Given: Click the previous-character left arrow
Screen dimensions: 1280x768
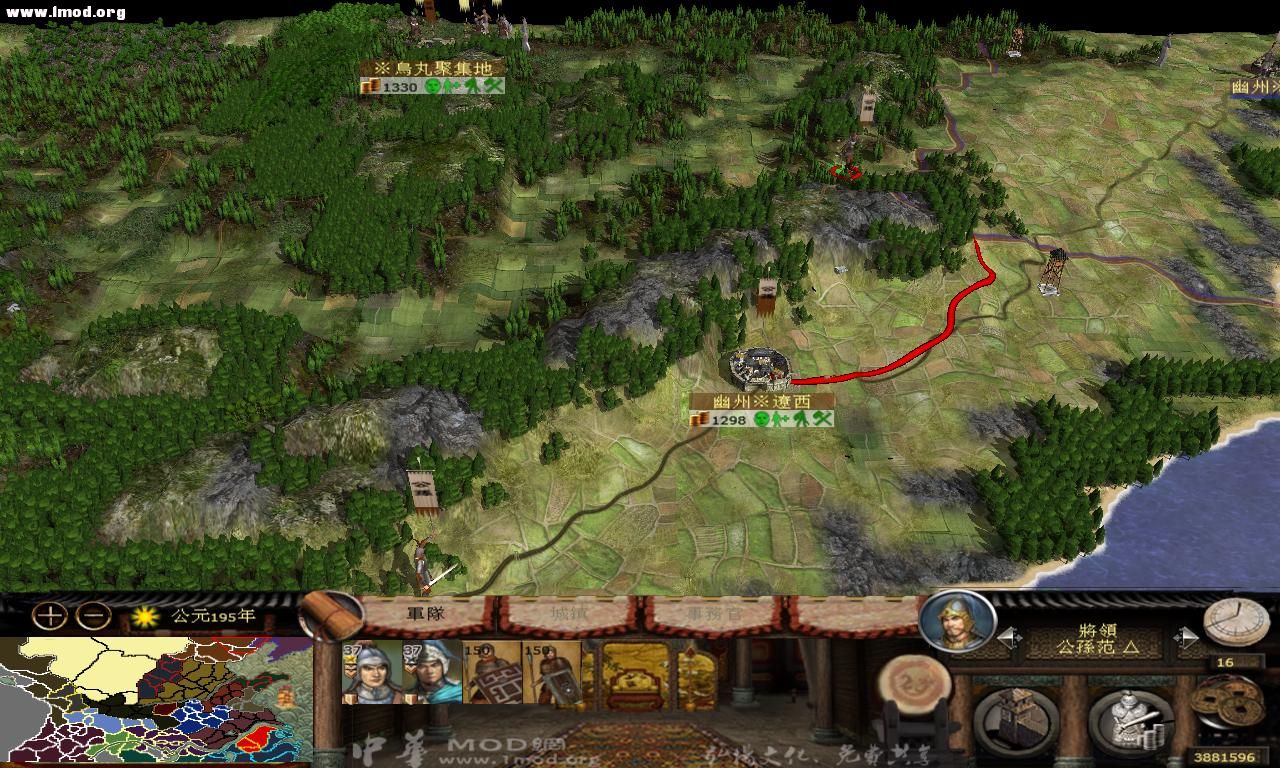Looking at the screenshot, I should [1004, 636].
